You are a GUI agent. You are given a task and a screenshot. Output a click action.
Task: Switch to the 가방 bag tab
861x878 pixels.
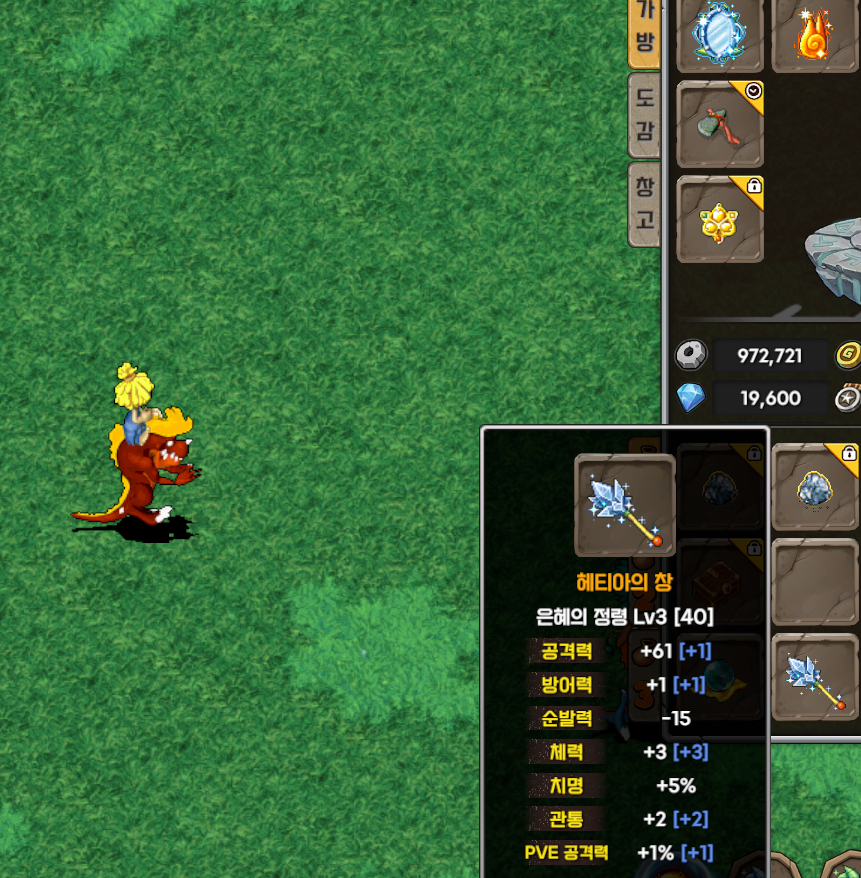point(645,30)
